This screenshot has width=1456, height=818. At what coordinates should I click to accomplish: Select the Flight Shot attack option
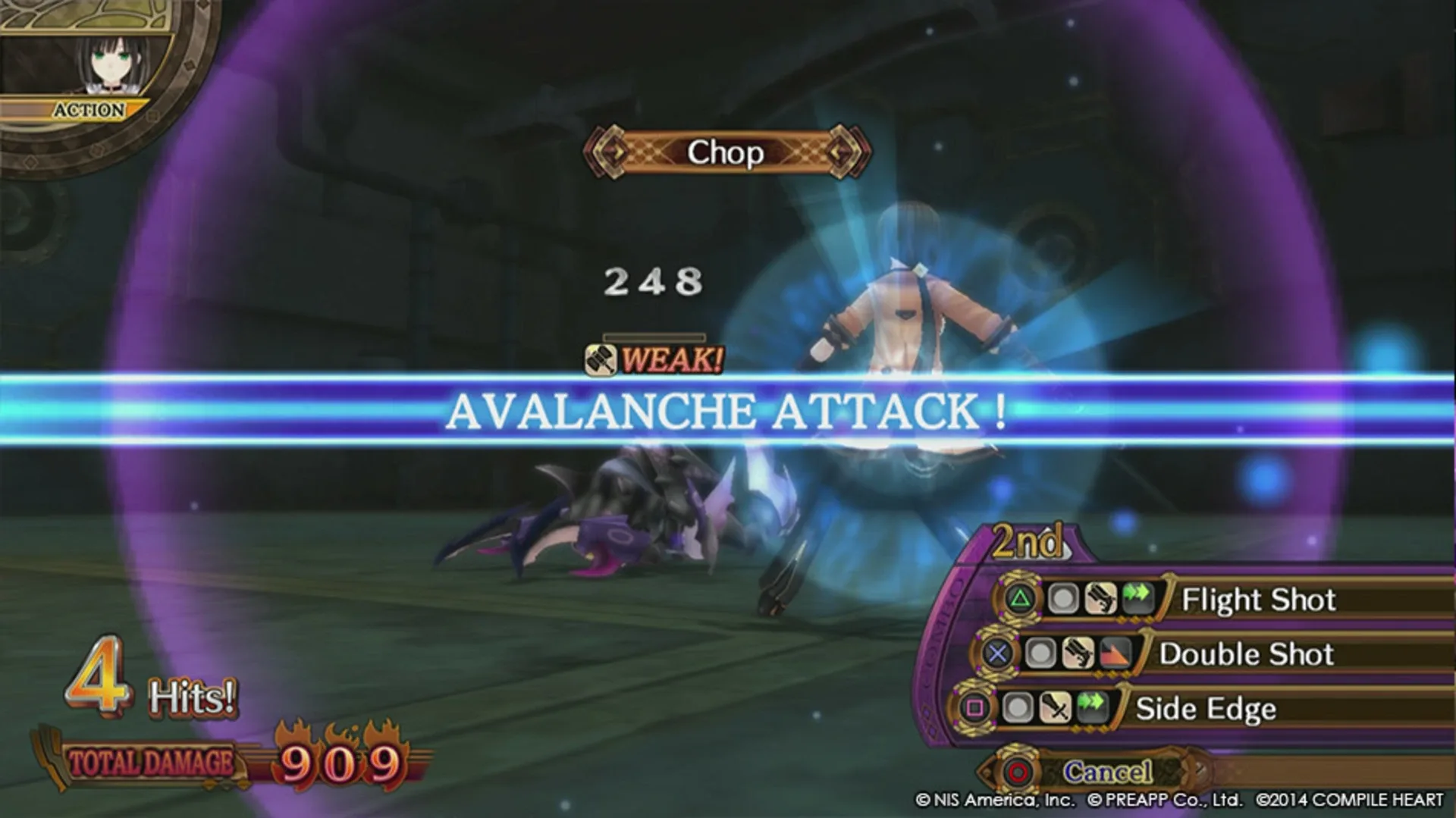pos(1259,599)
